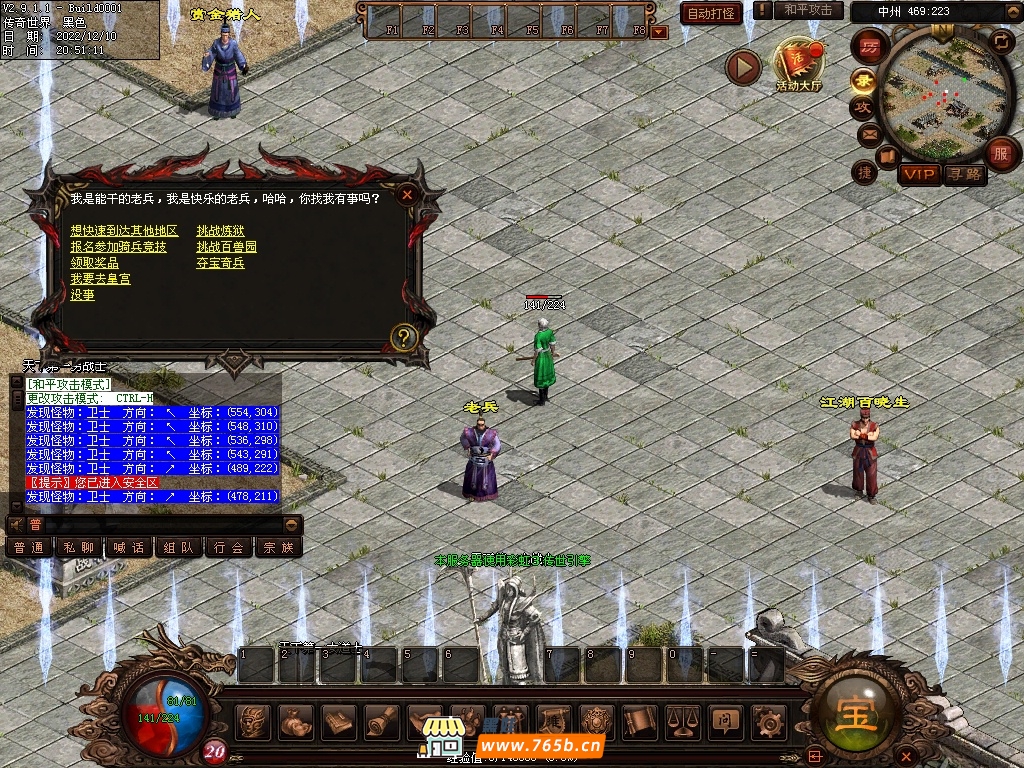Toggle the 自动打怪 auto-fight button
1024x768 pixels.
[711, 13]
